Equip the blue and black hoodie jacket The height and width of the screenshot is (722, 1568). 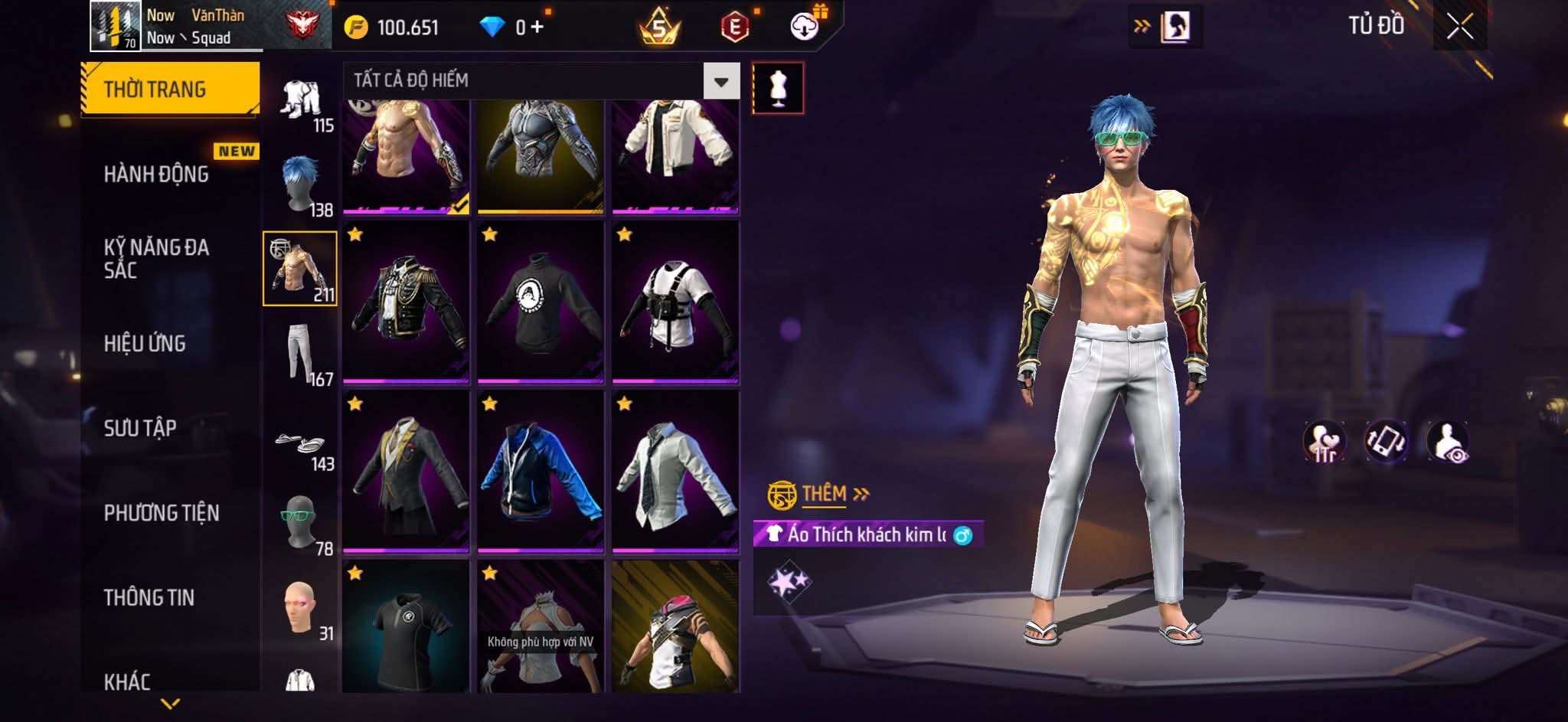[541, 472]
